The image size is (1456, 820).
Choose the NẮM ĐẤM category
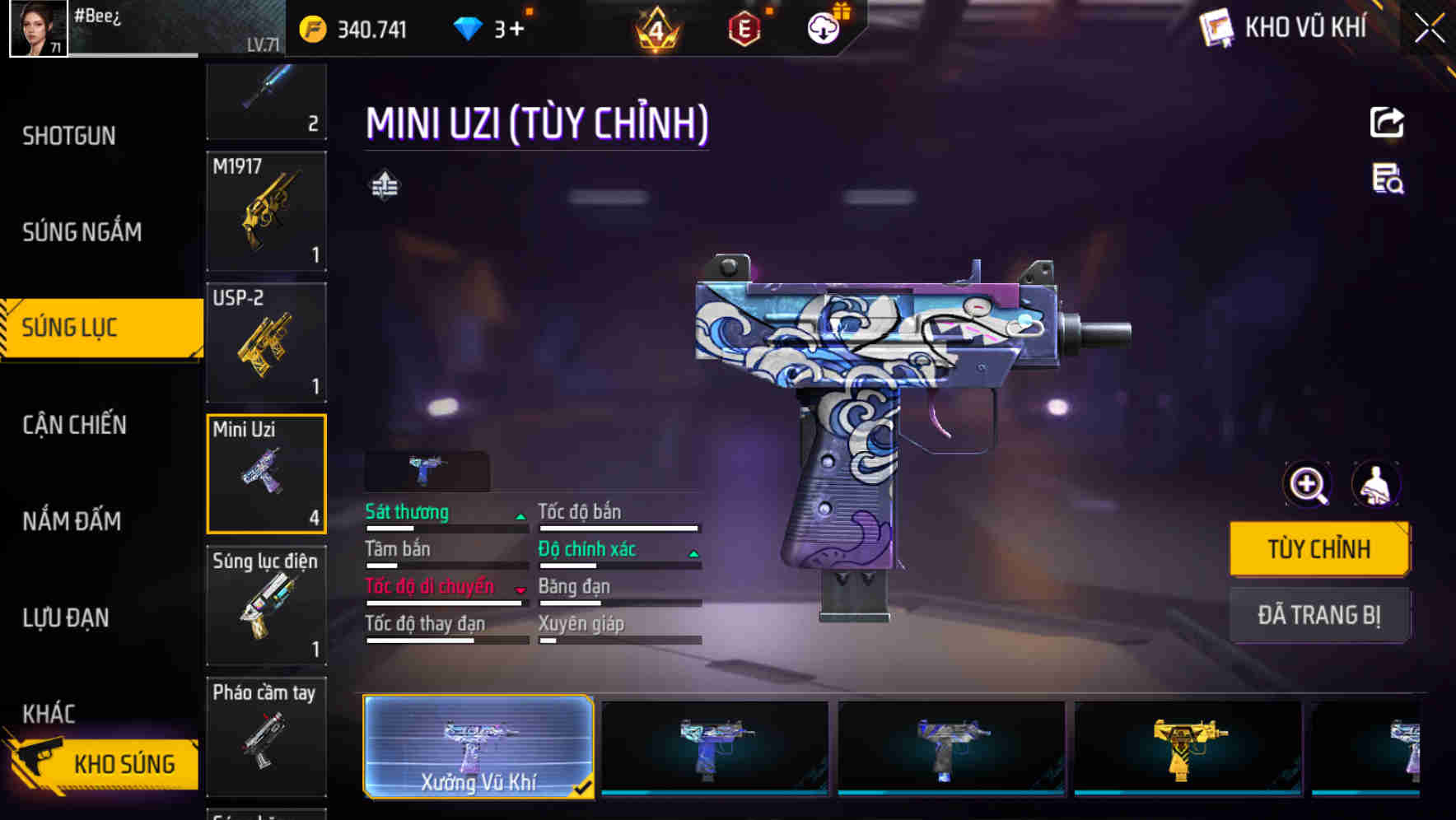pyautogui.click(x=72, y=521)
